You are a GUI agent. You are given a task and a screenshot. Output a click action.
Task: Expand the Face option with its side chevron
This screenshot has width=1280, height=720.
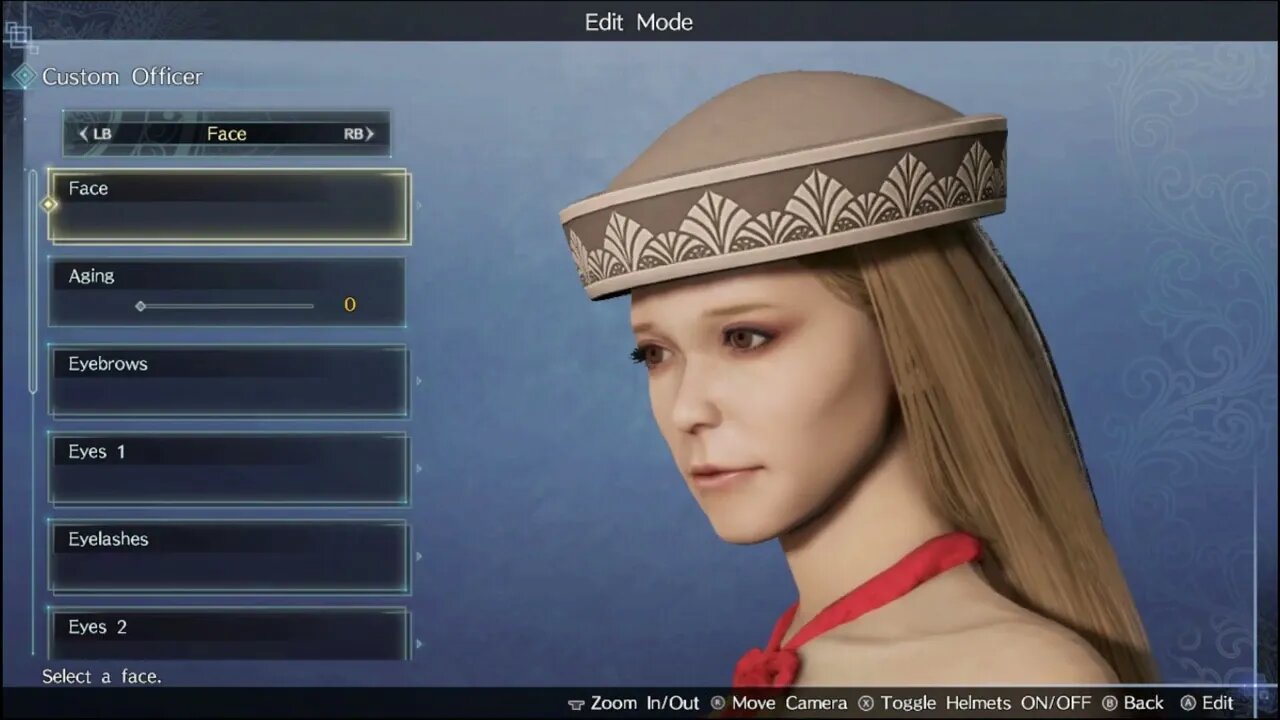(x=419, y=205)
